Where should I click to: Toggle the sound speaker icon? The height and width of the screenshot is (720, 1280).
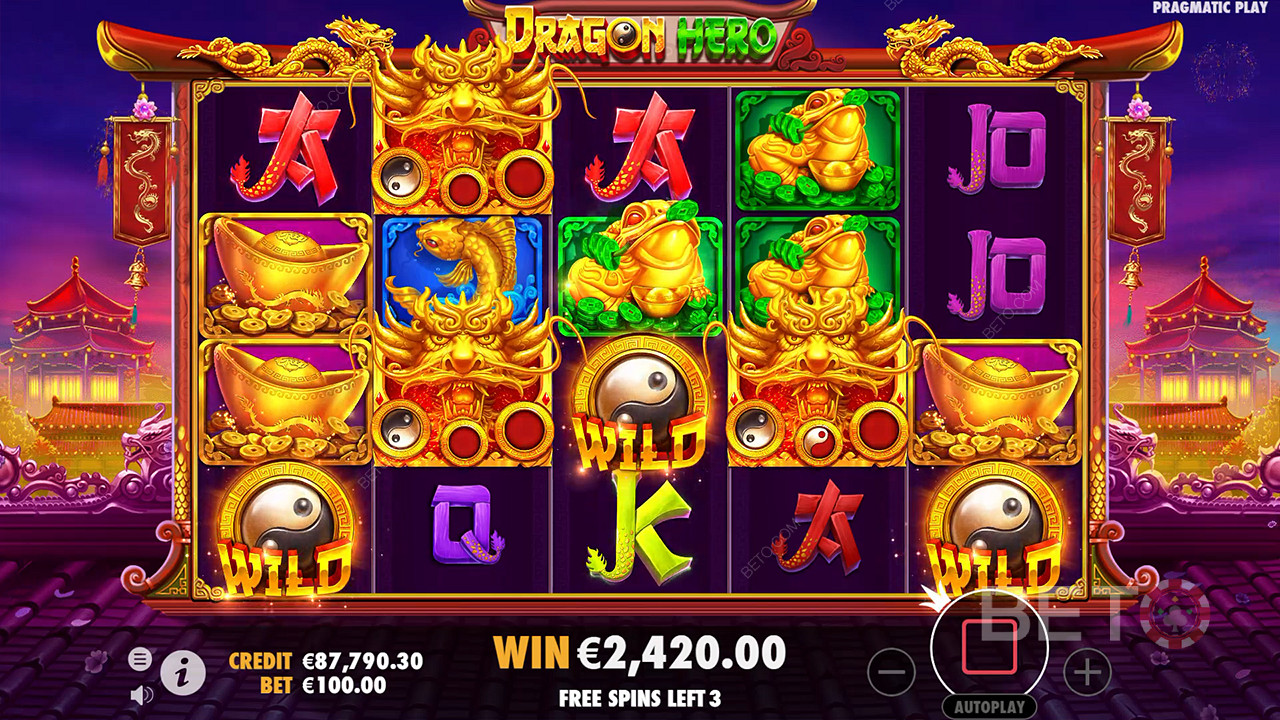(x=141, y=694)
